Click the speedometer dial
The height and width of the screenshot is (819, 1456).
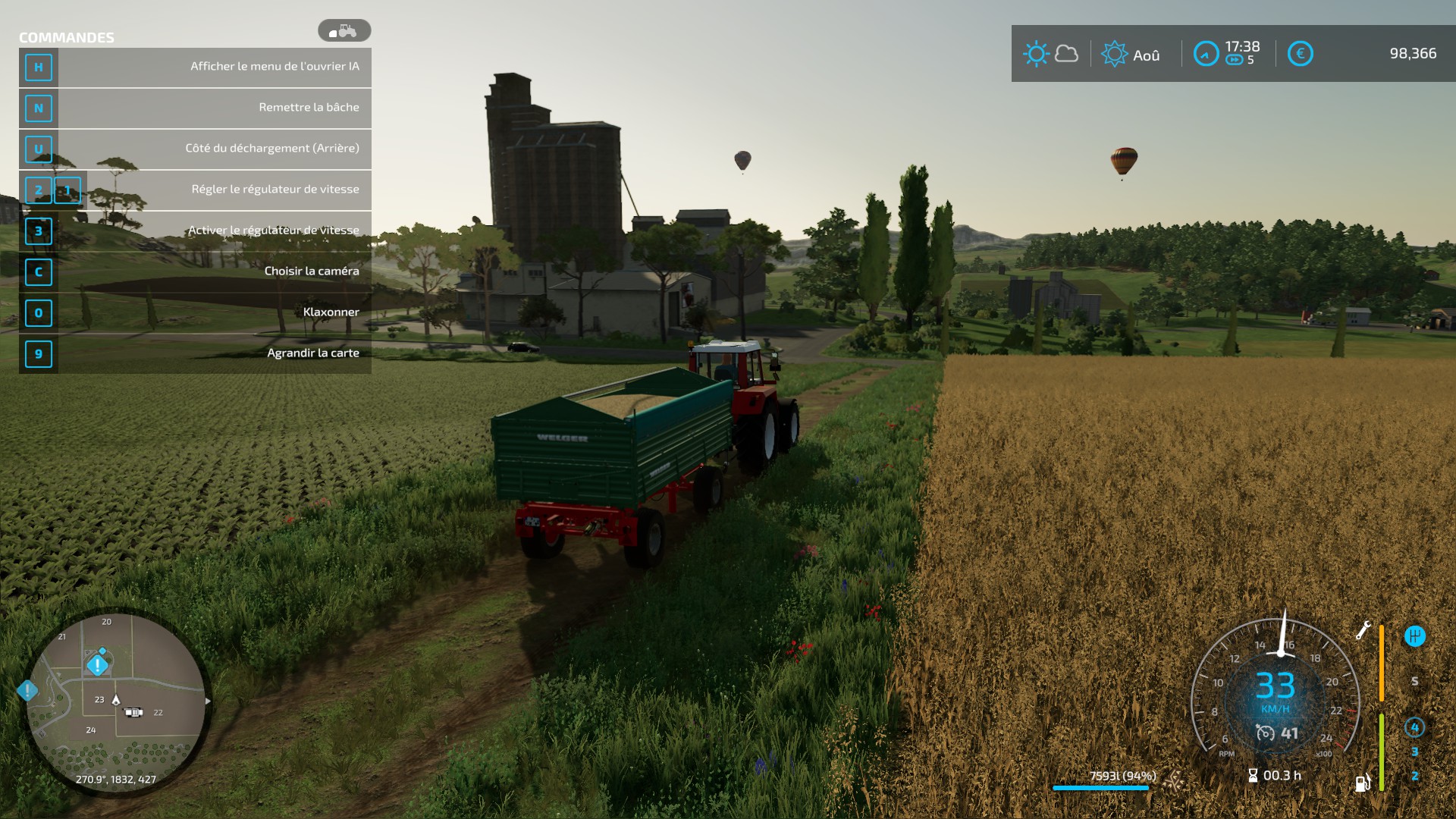coord(1276,686)
